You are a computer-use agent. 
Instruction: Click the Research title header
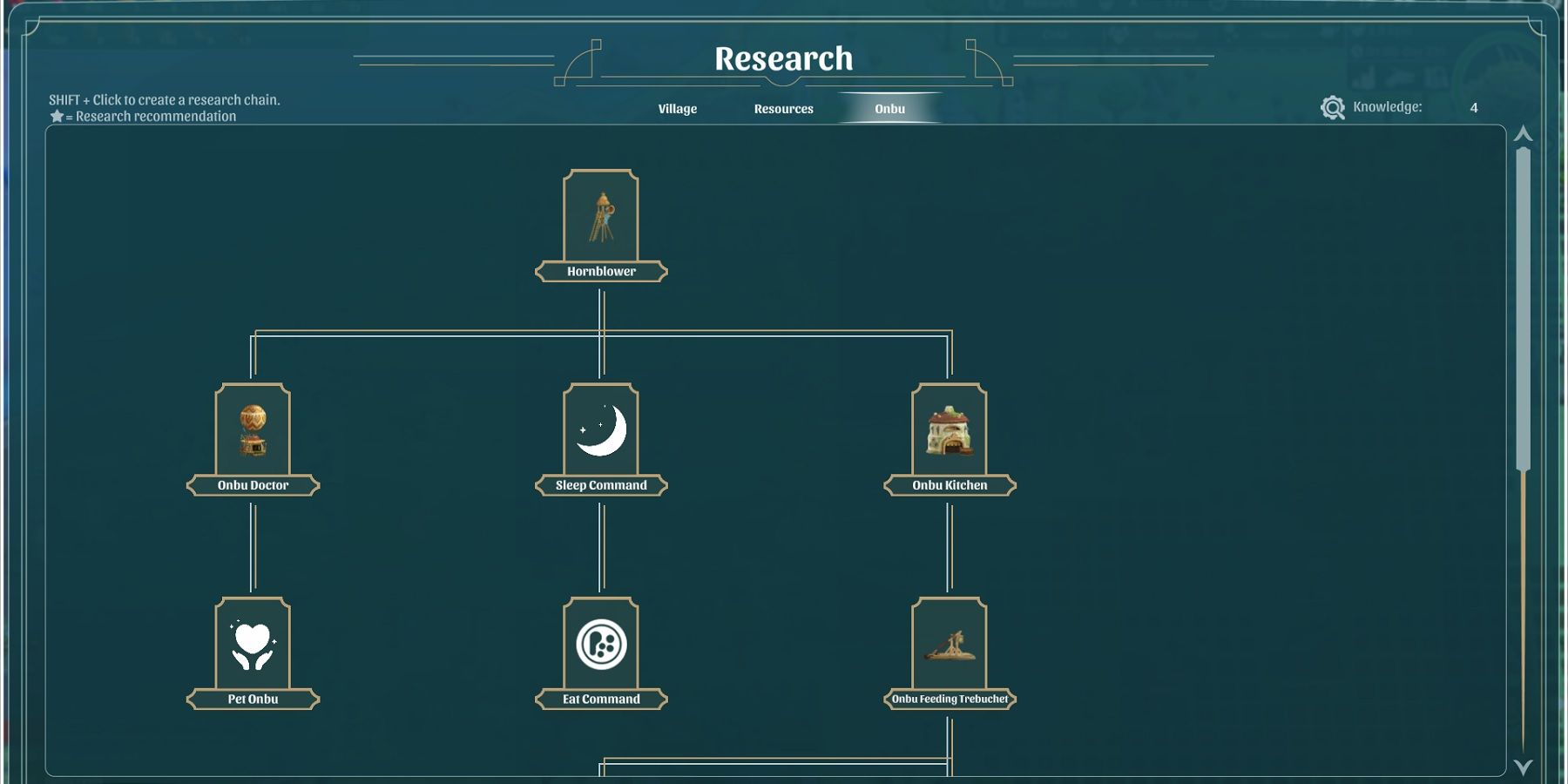[782, 58]
